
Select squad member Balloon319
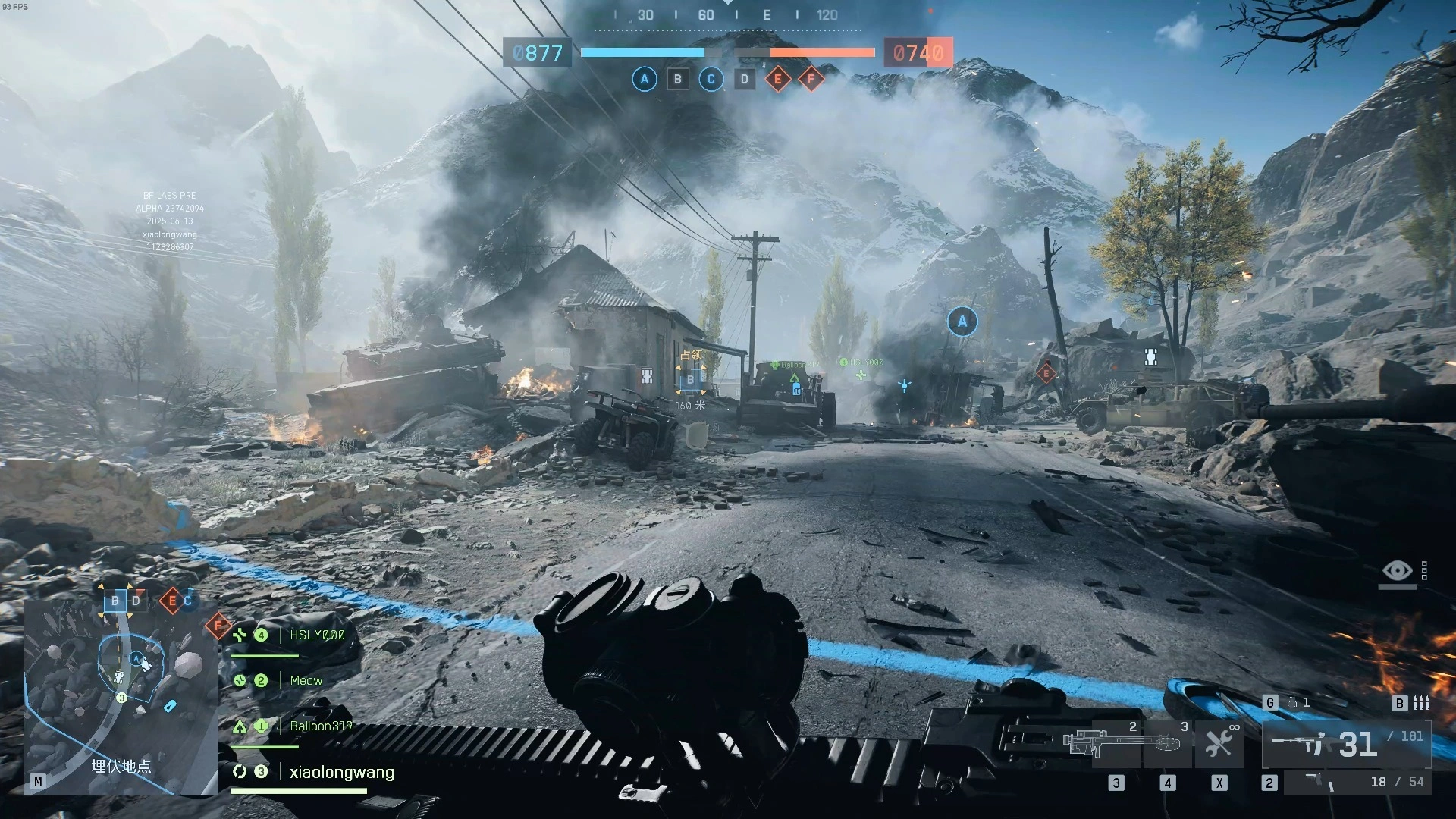coord(321,726)
